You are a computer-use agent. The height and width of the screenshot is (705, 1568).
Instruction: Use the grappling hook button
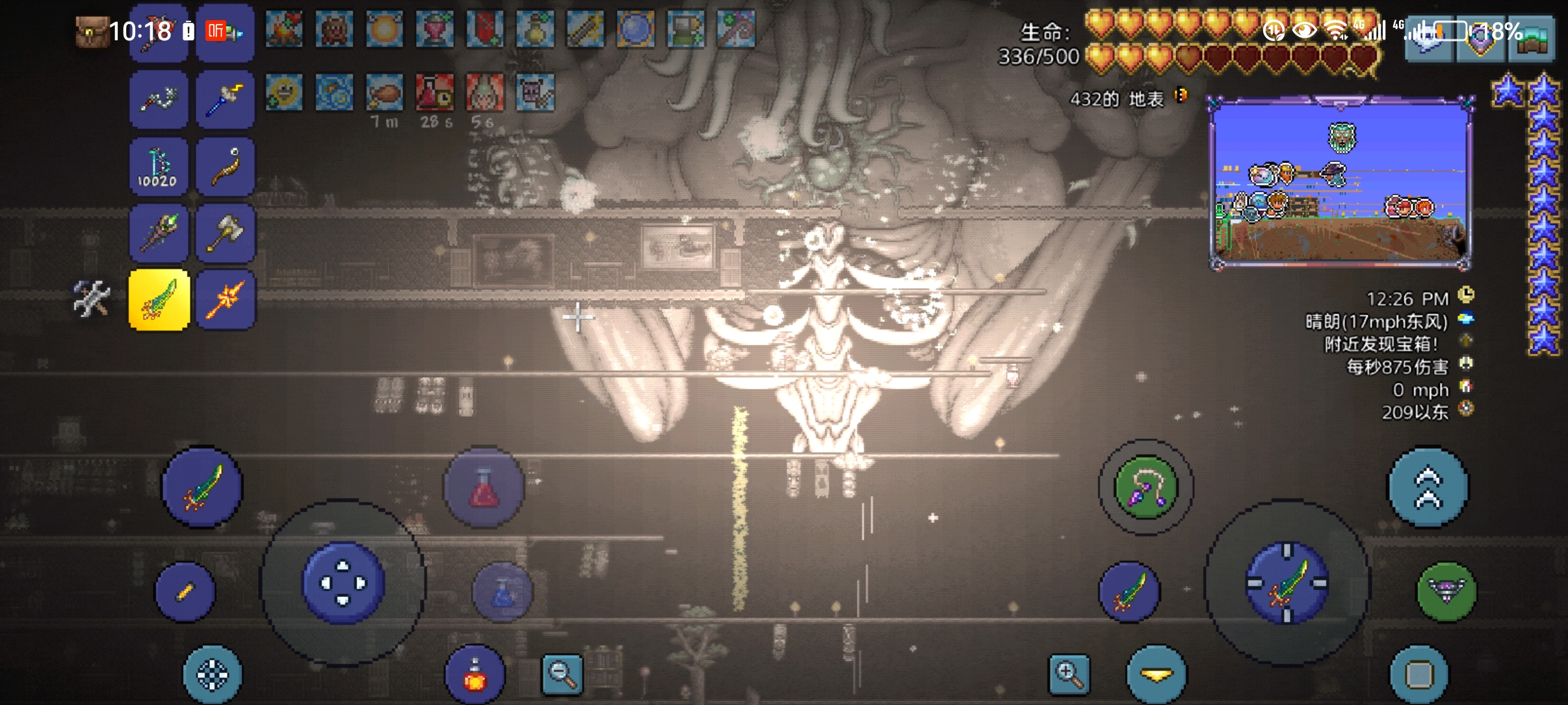(x=1145, y=487)
